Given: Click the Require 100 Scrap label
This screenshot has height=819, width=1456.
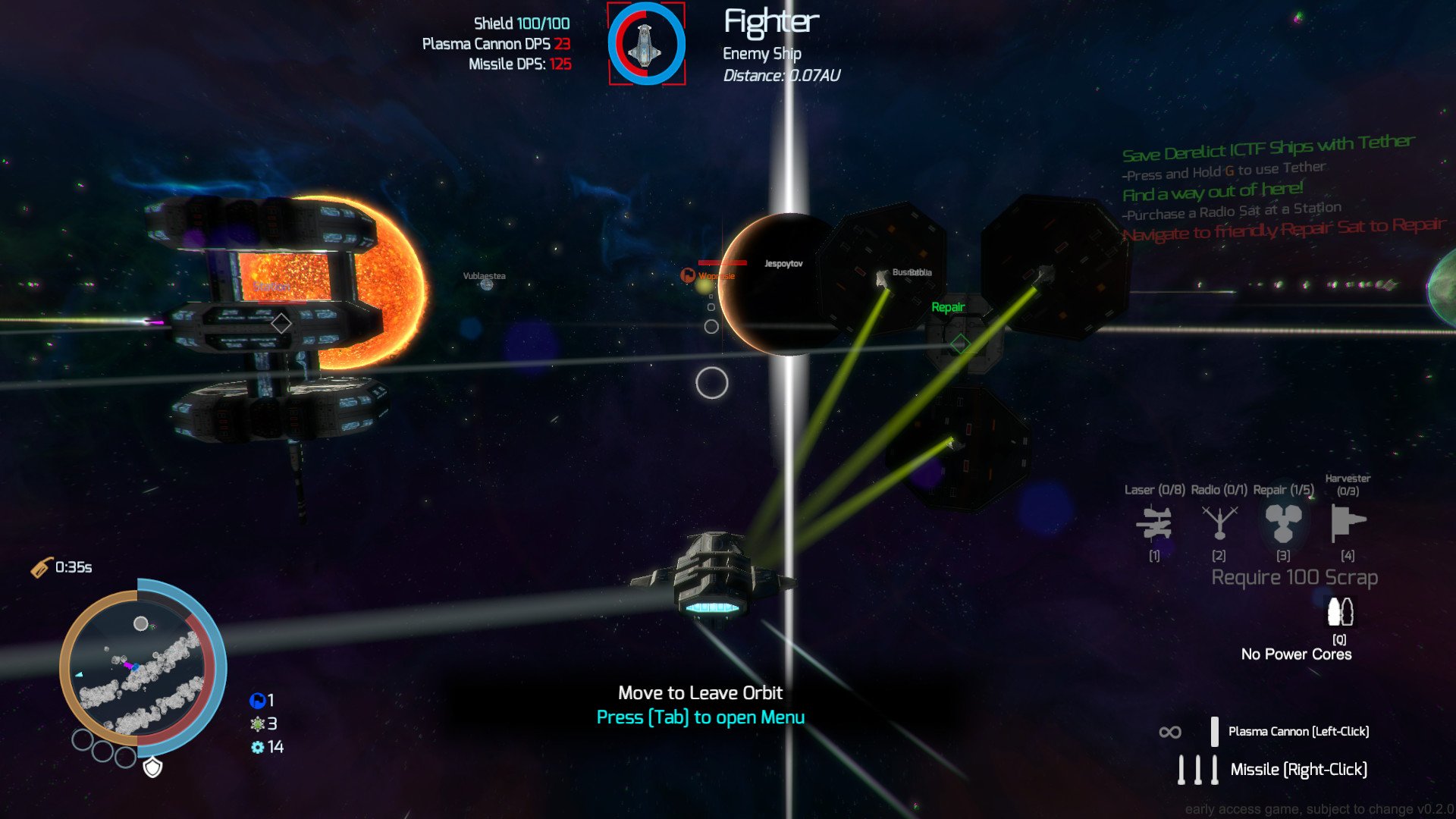Looking at the screenshot, I should coord(1296,576).
